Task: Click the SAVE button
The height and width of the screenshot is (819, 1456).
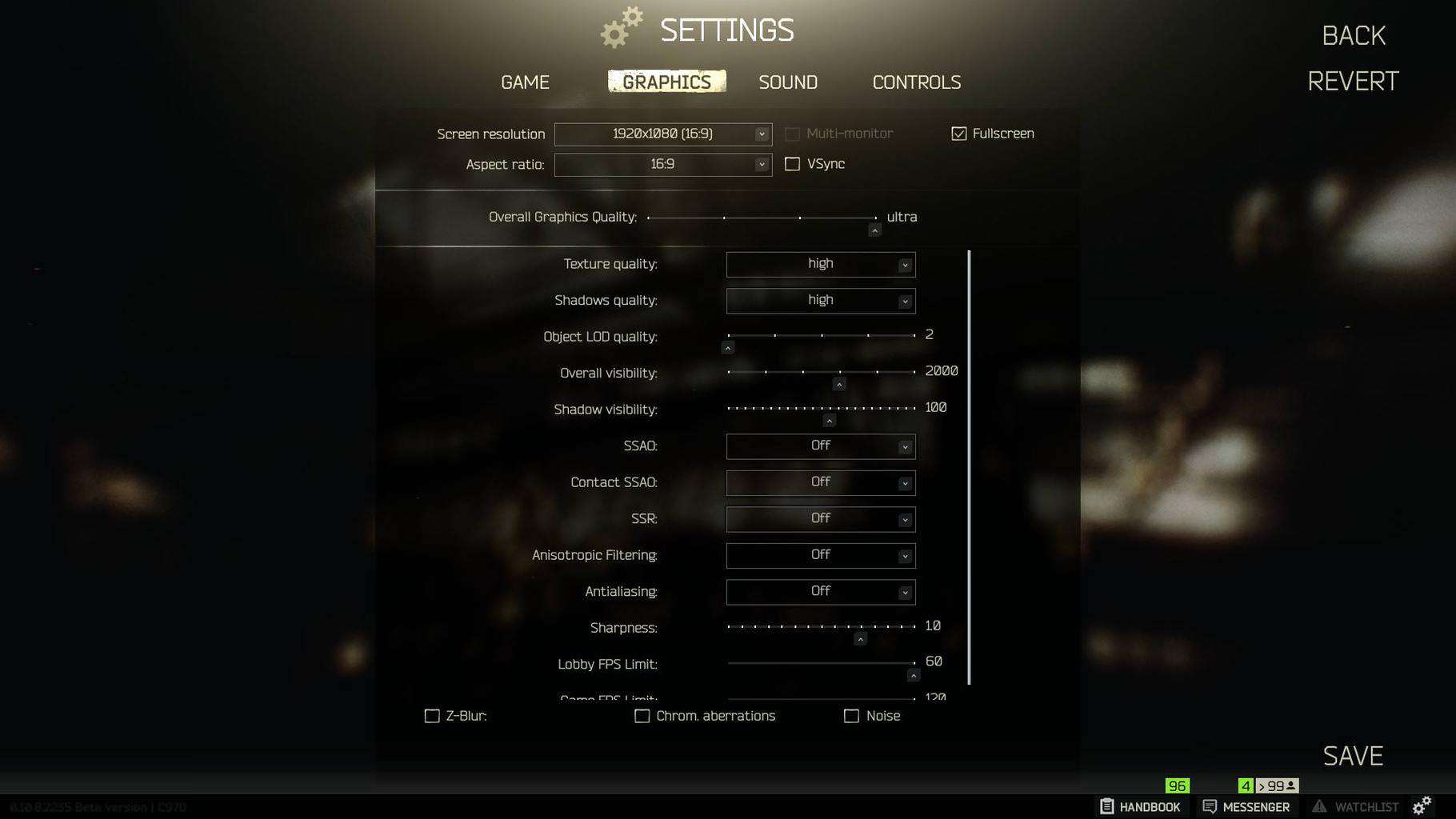Action: pyautogui.click(x=1352, y=754)
